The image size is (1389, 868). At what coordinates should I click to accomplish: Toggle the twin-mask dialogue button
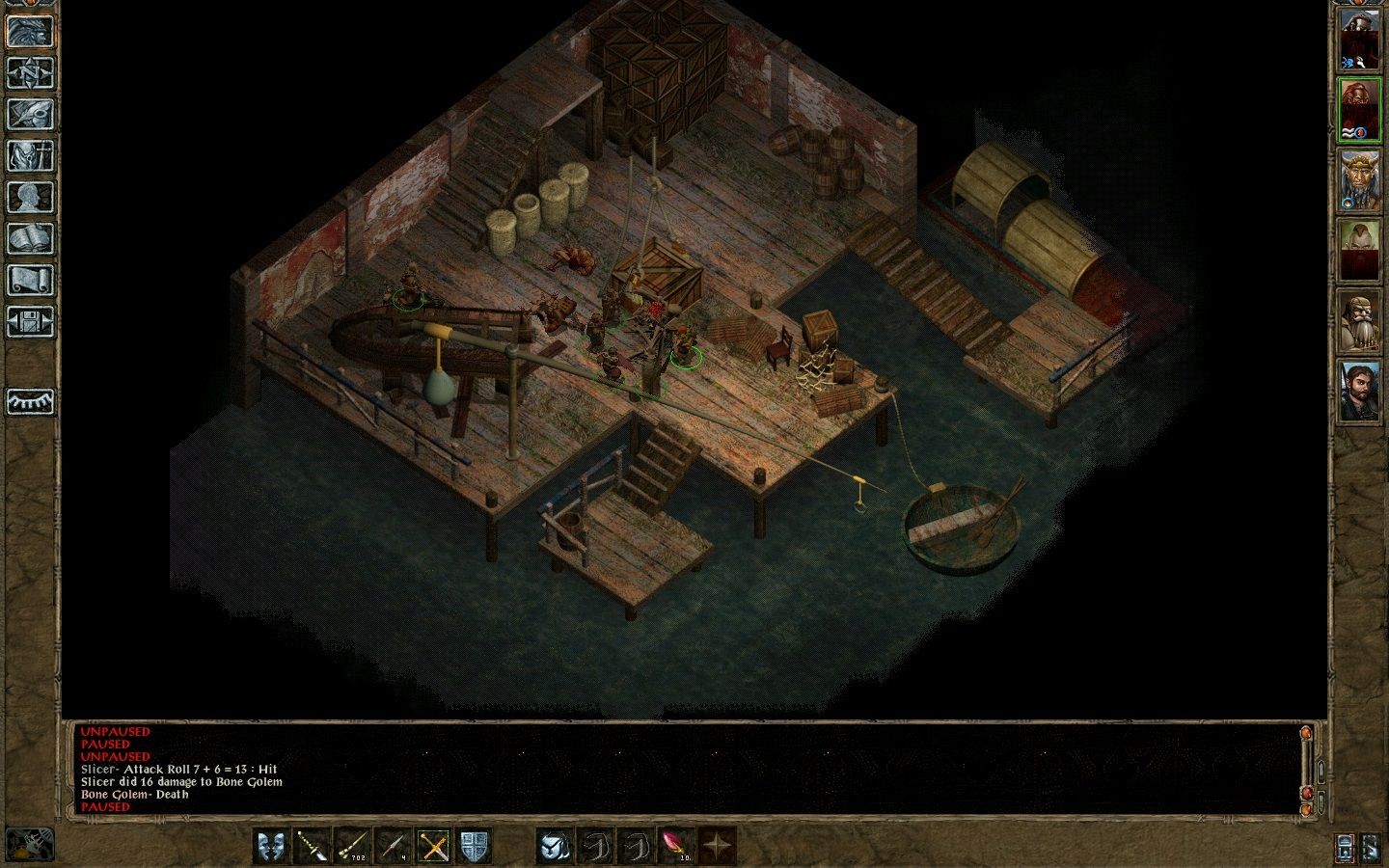pos(272,846)
